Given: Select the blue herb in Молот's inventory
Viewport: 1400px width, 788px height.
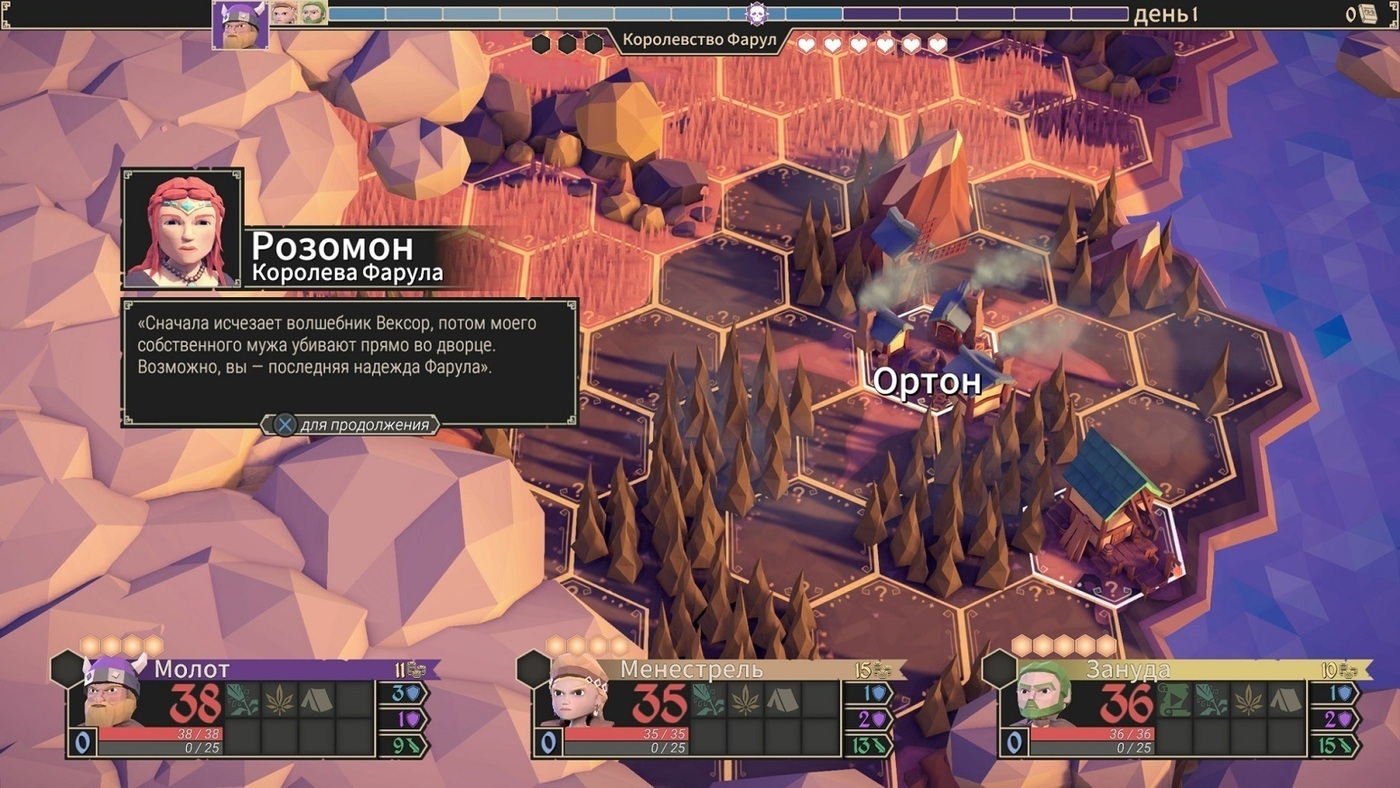Looking at the screenshot, I should [241, 700].
